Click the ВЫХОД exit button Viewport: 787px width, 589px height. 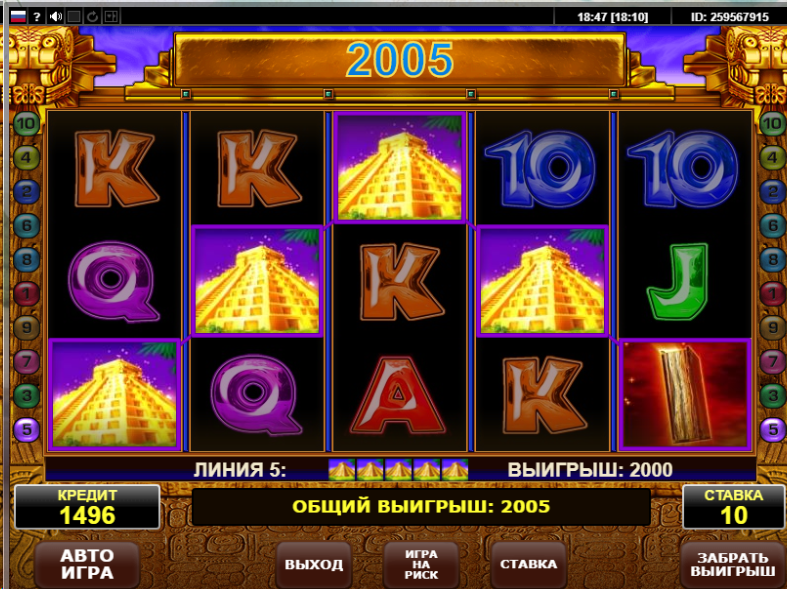[313, 564]
